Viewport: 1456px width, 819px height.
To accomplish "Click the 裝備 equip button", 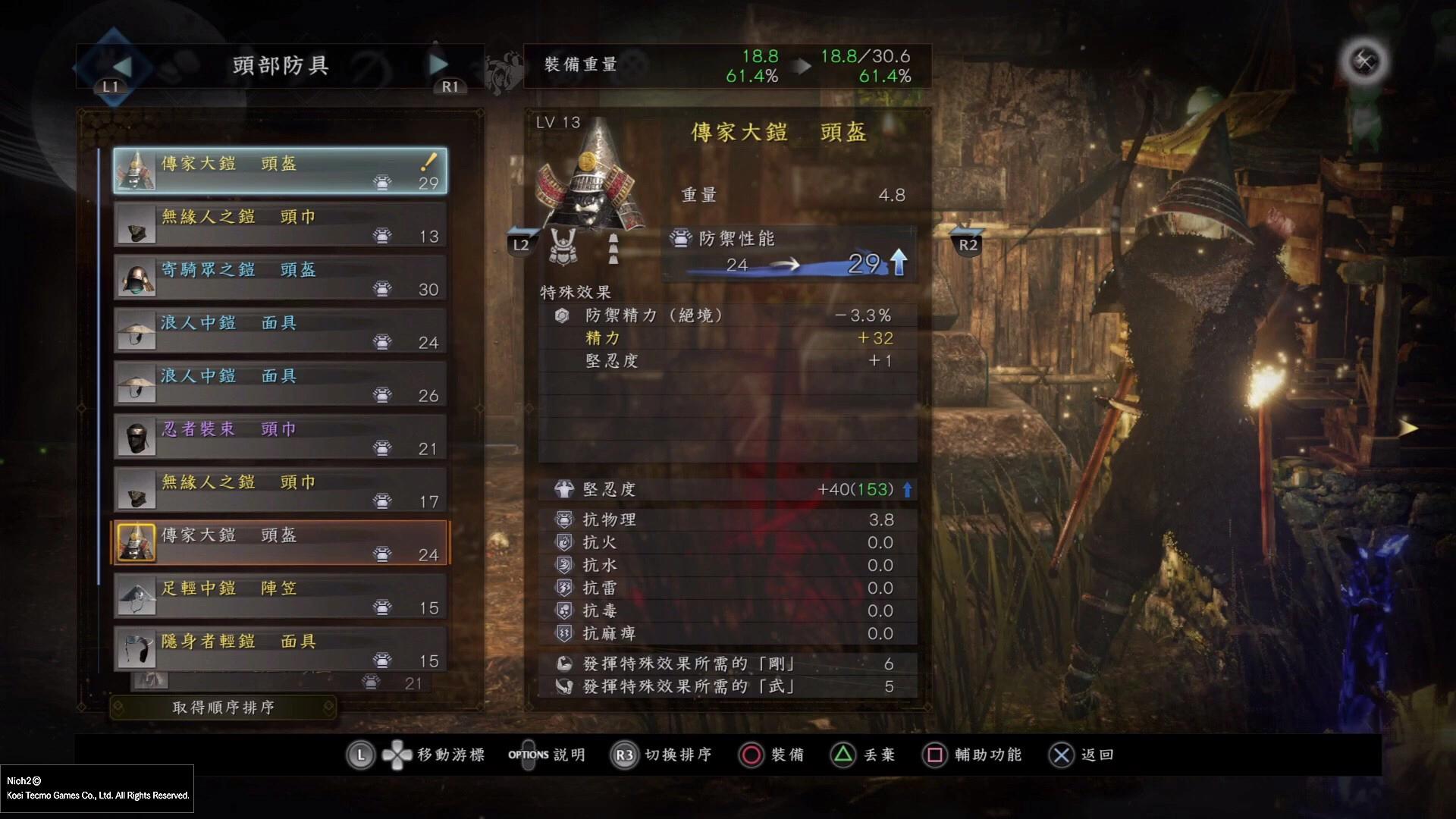I will tap(771, 755).
